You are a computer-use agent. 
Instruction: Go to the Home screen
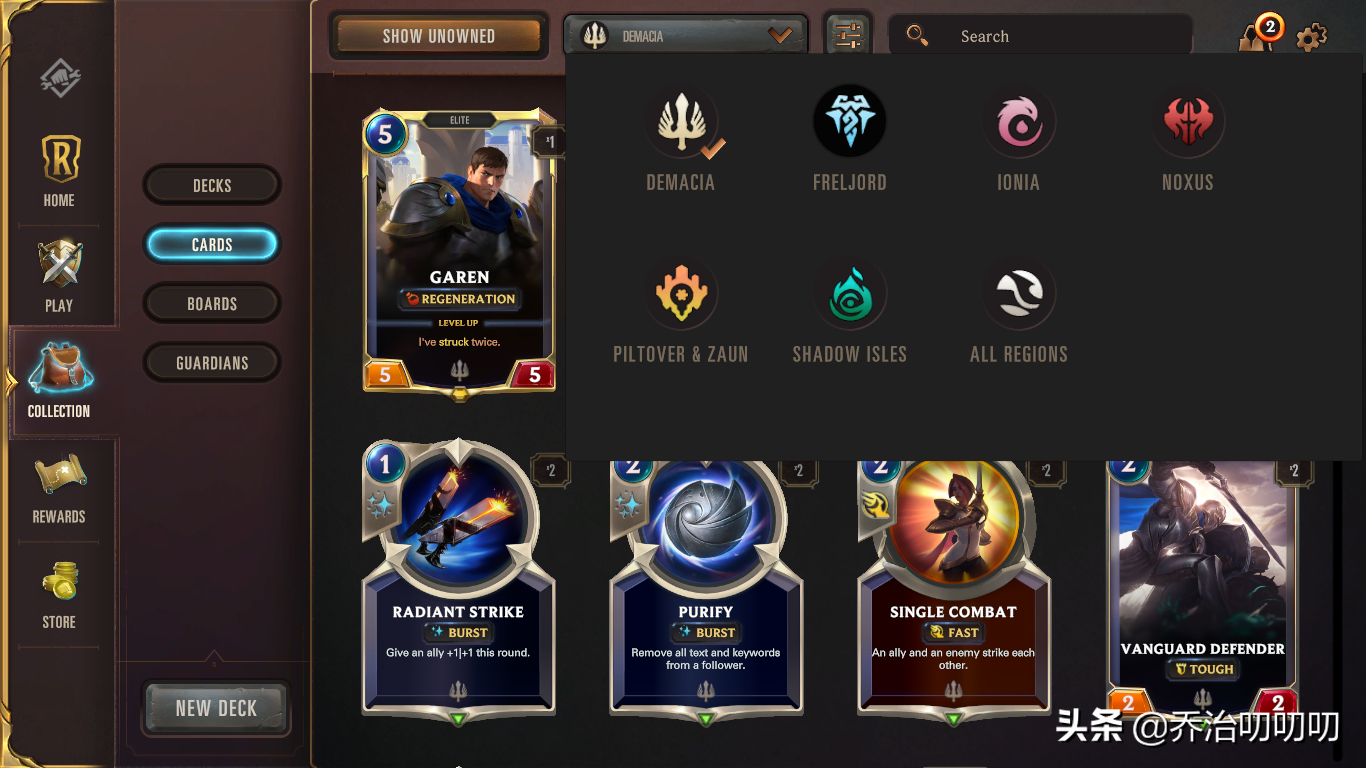[x=59, y=171]
